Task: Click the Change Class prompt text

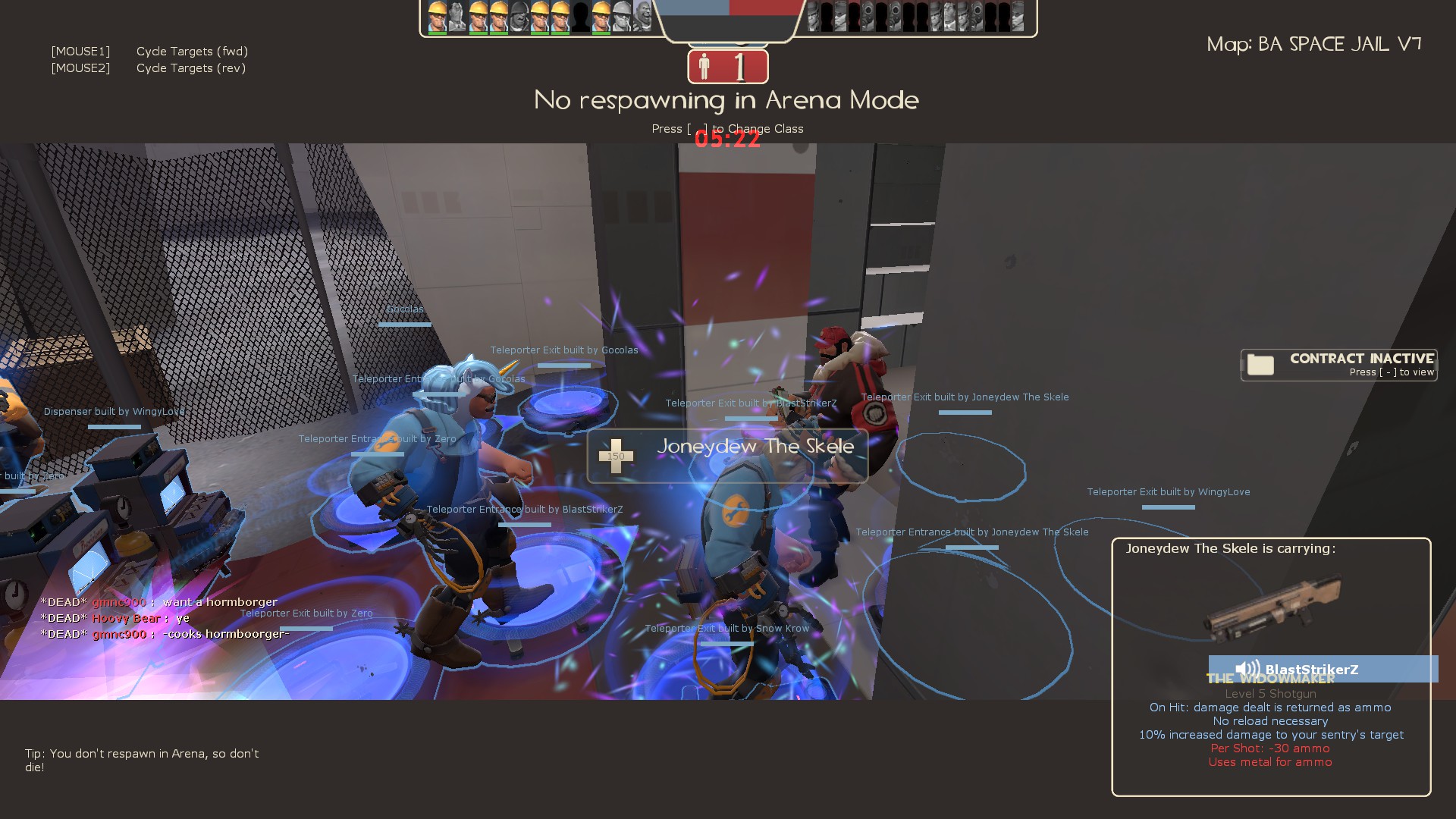Action: [x=728, y=128]
